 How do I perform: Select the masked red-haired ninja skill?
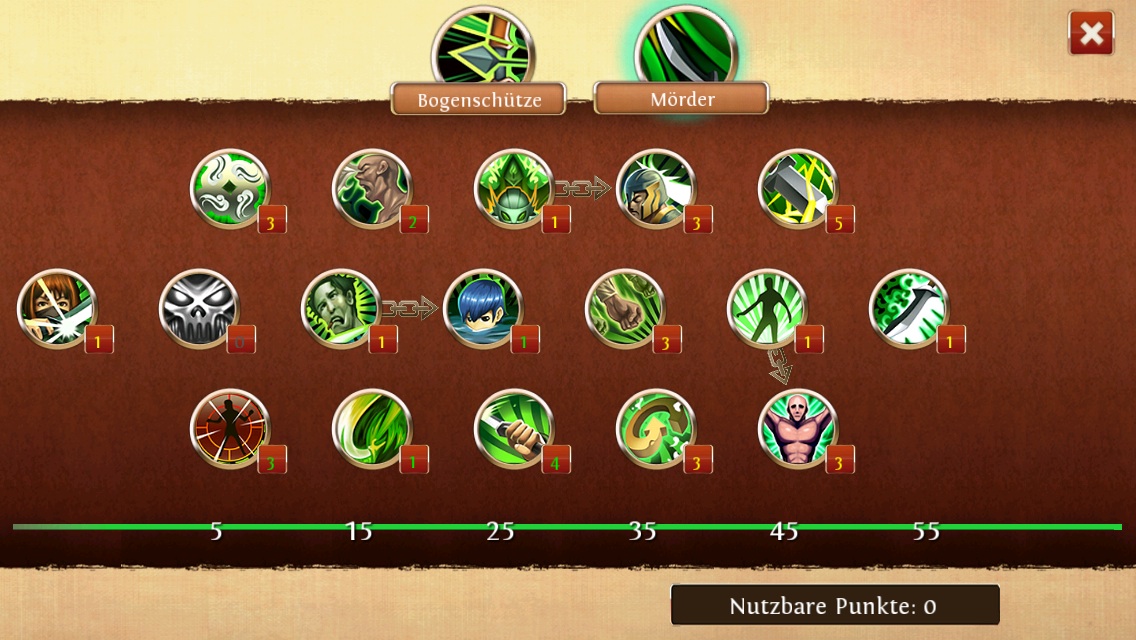57,308
